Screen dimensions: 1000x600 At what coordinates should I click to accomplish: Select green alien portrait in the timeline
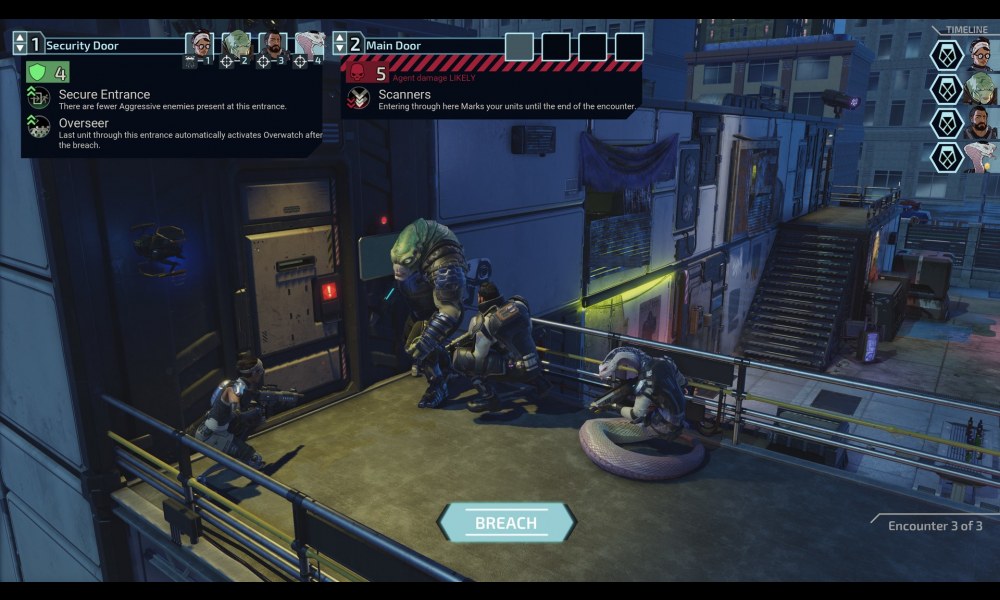point(981,90)
